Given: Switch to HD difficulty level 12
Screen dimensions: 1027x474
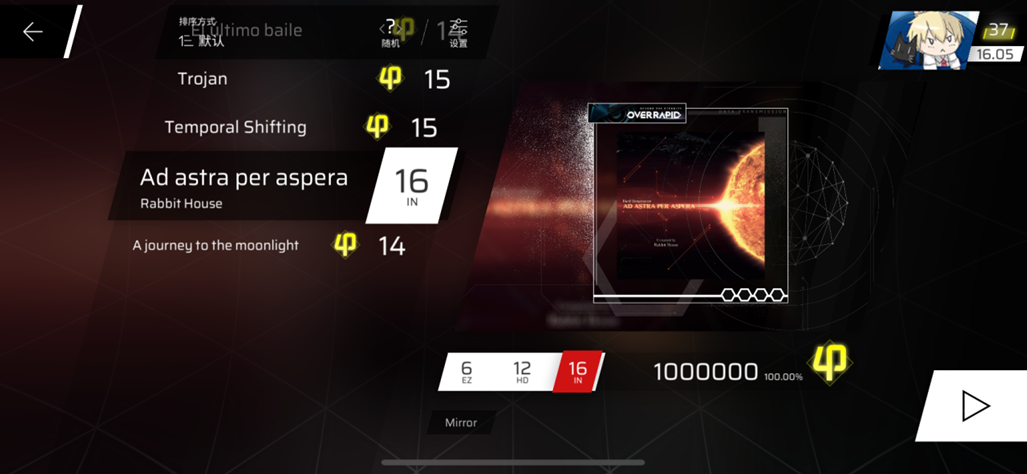Looking at the screenshot, I should click(x=522, y=372).
